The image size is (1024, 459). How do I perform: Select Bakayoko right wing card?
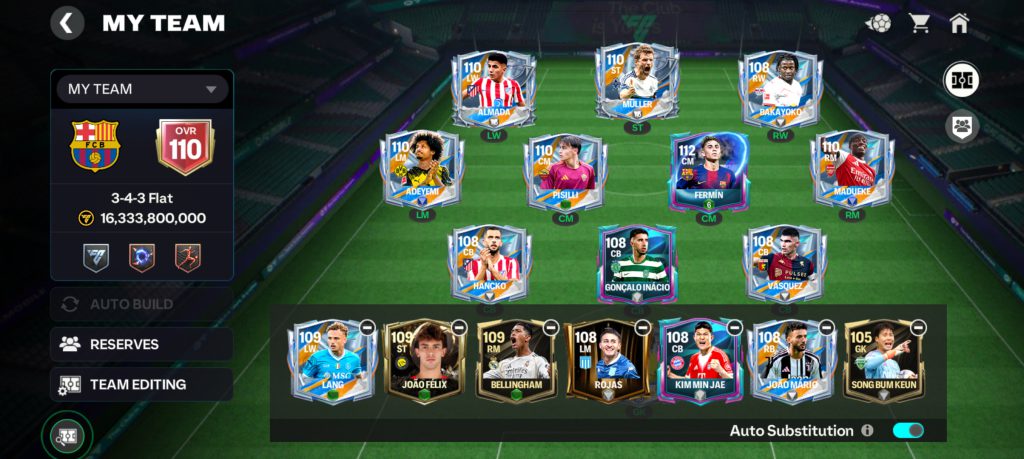780,89
